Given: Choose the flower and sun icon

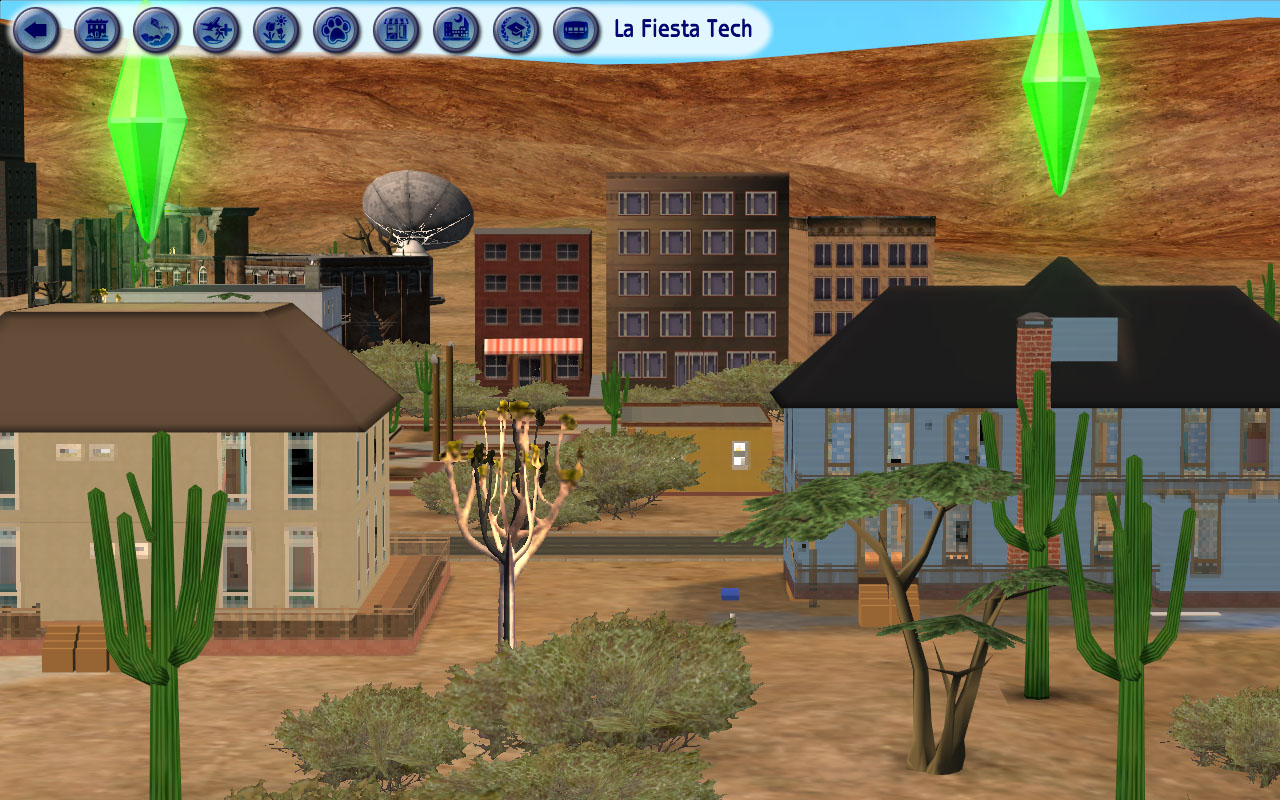Looking at the screenshot, I should tap(277, 30).
